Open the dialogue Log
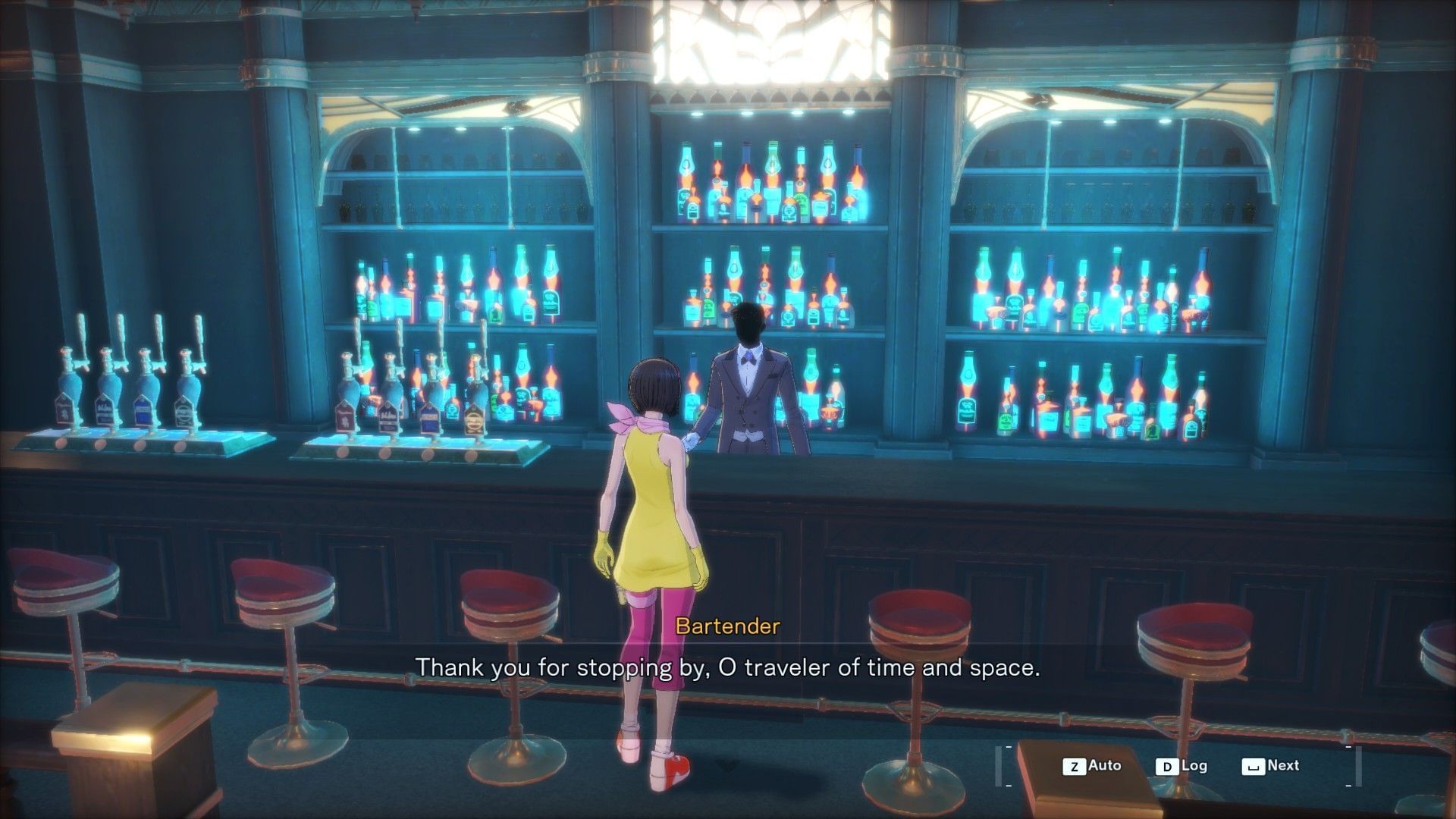 (x=1181, y=766)
